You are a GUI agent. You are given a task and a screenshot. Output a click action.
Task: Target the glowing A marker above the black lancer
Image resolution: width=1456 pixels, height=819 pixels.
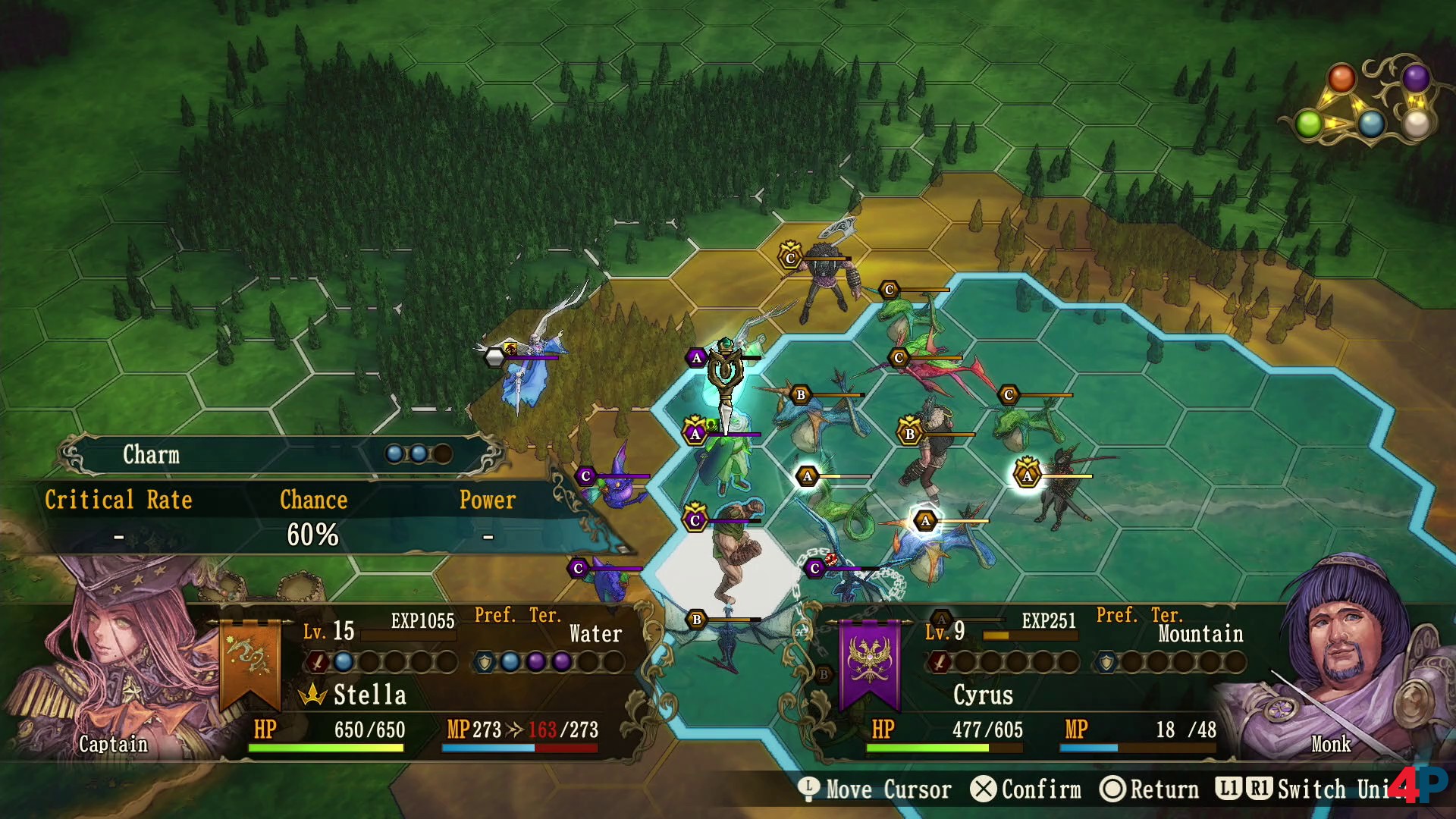[x=1027, y=475]
